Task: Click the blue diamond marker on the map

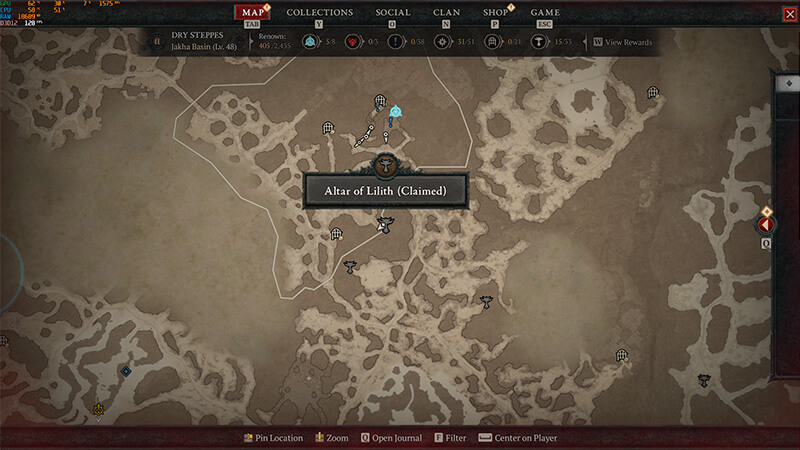Action: pyautogui.click(x=125, y=371)
